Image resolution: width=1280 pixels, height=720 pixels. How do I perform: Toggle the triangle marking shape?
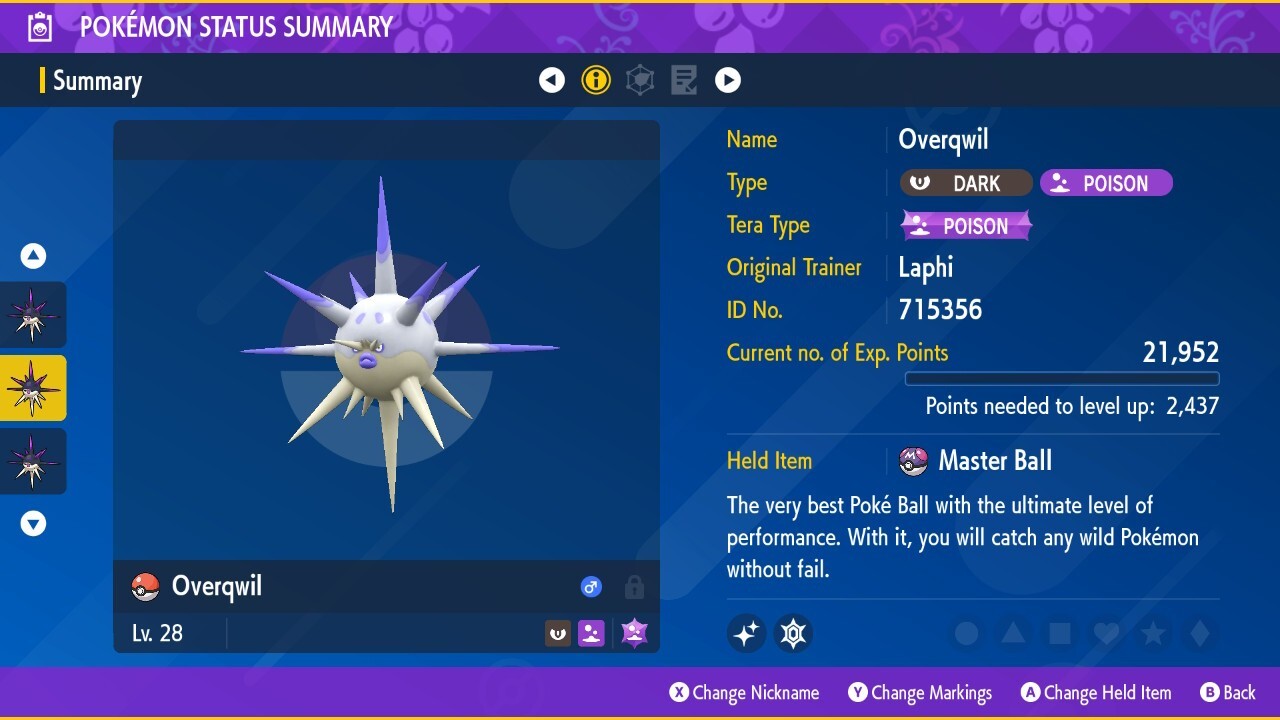pyautogui.click(x=1013, y=633)
